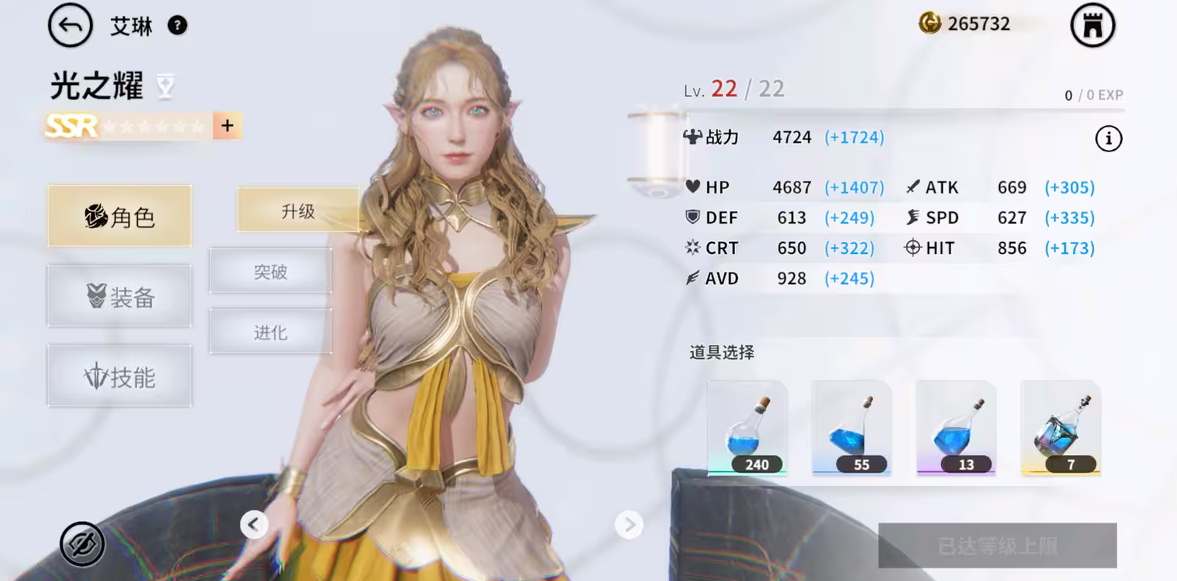Switch to the 角色 tab
1177x581 pixels.
click(119, 216)
